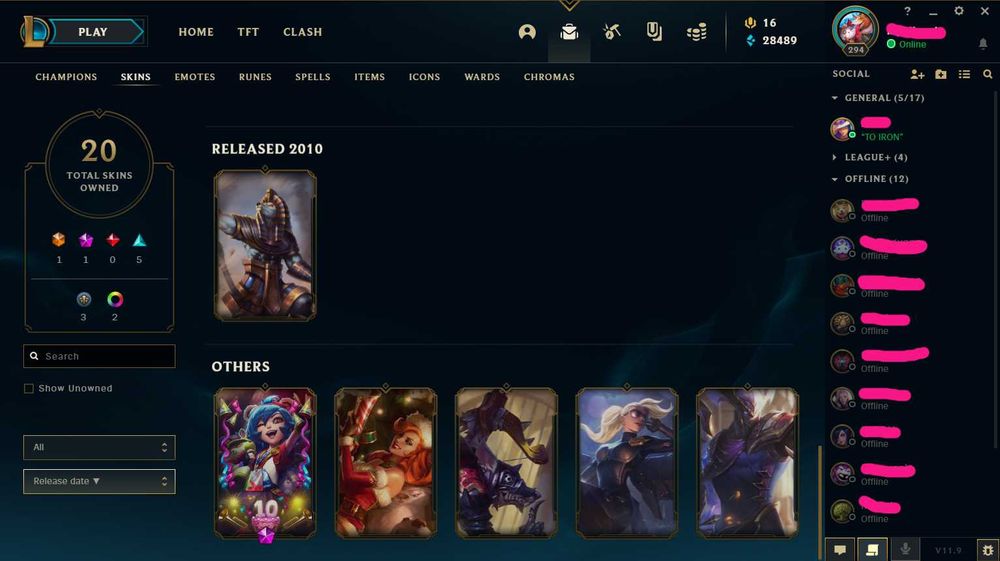This screenshot has height=561, width=1000.
Task: Show the ITEMS tab
Action: pyautogui.click(x=369, y=77)
